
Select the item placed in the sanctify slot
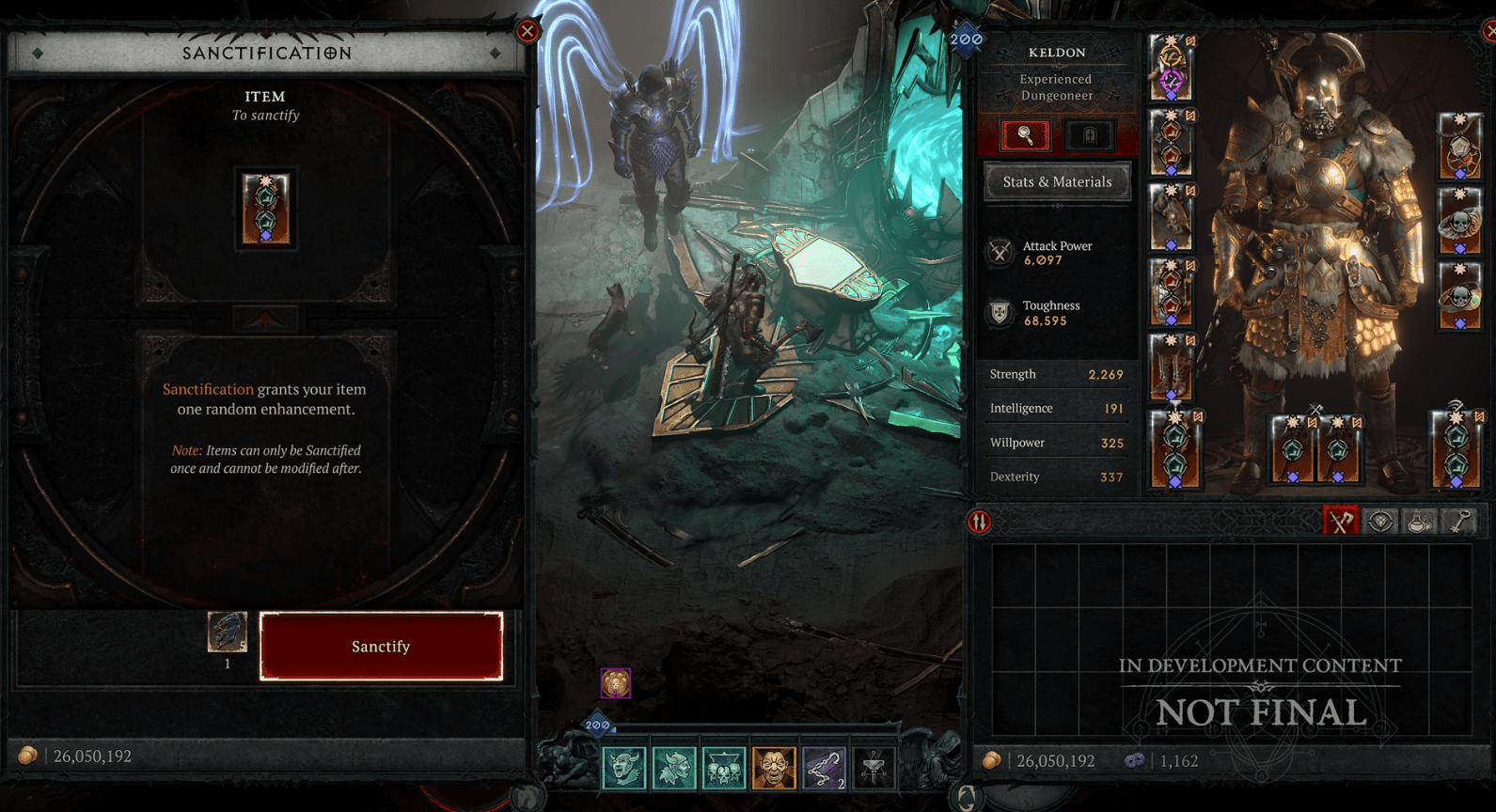point(266,209)
